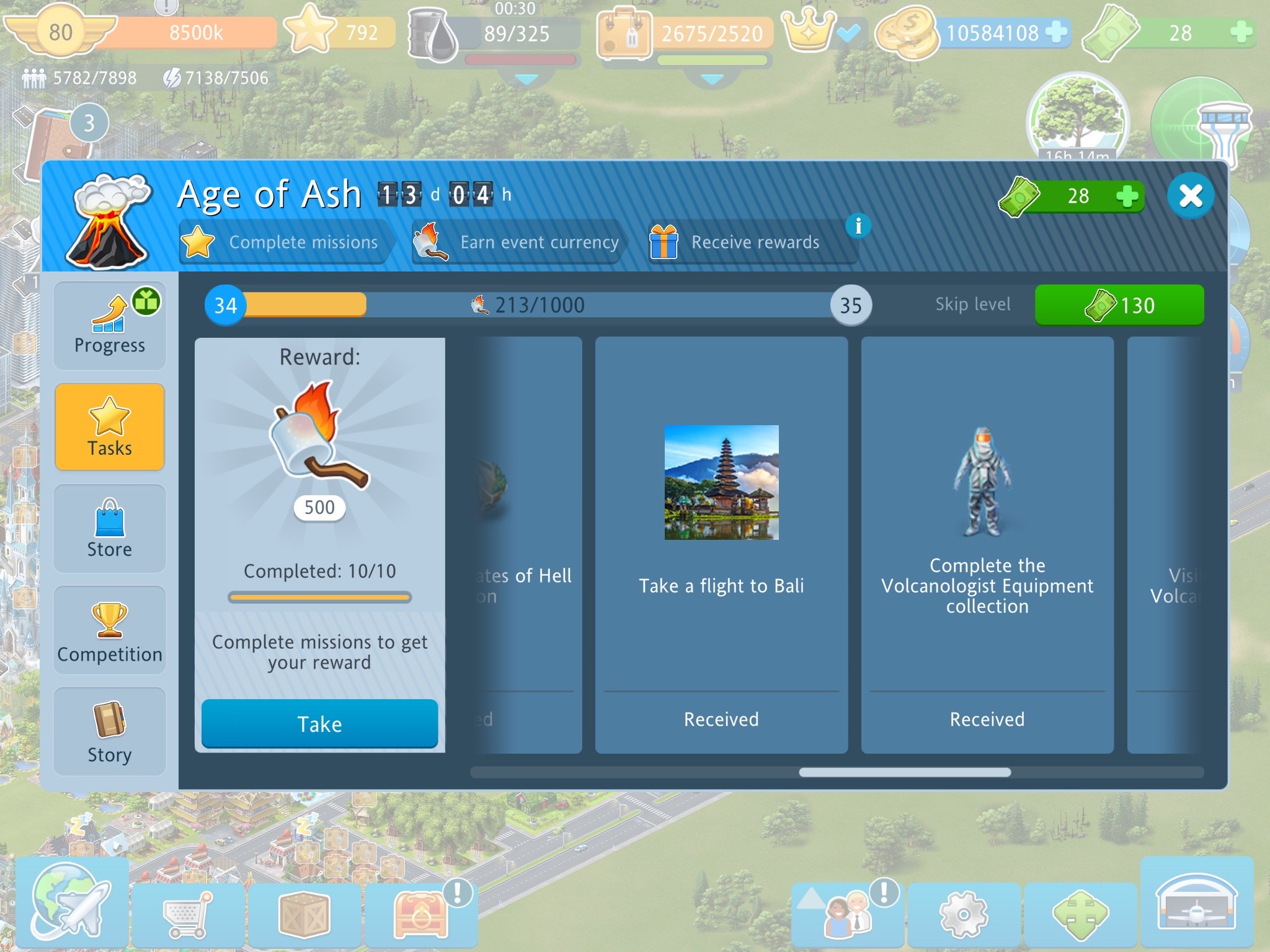Switch to the event Store tab

110,529
